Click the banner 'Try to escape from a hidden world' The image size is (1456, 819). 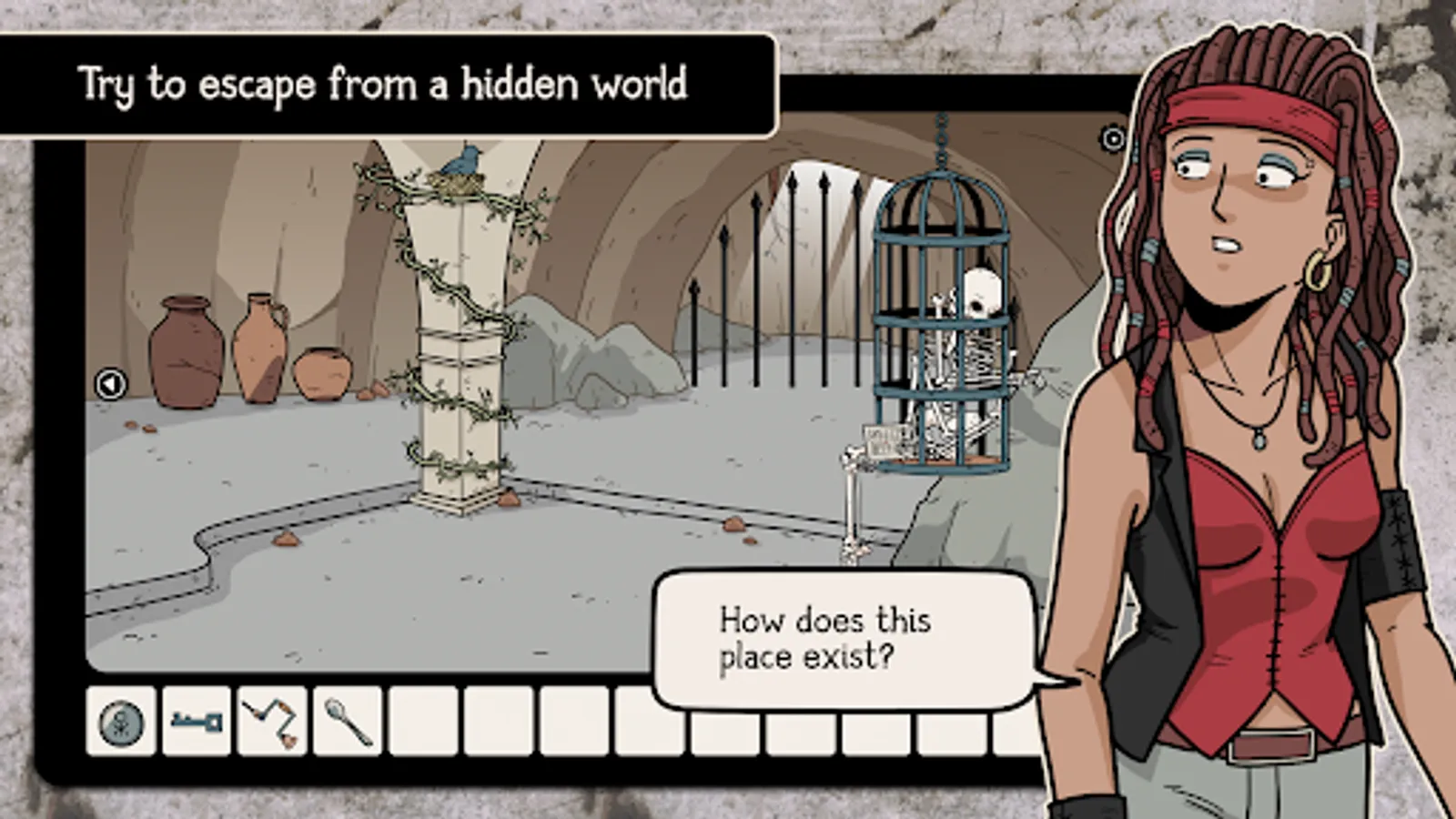(382, 84)
